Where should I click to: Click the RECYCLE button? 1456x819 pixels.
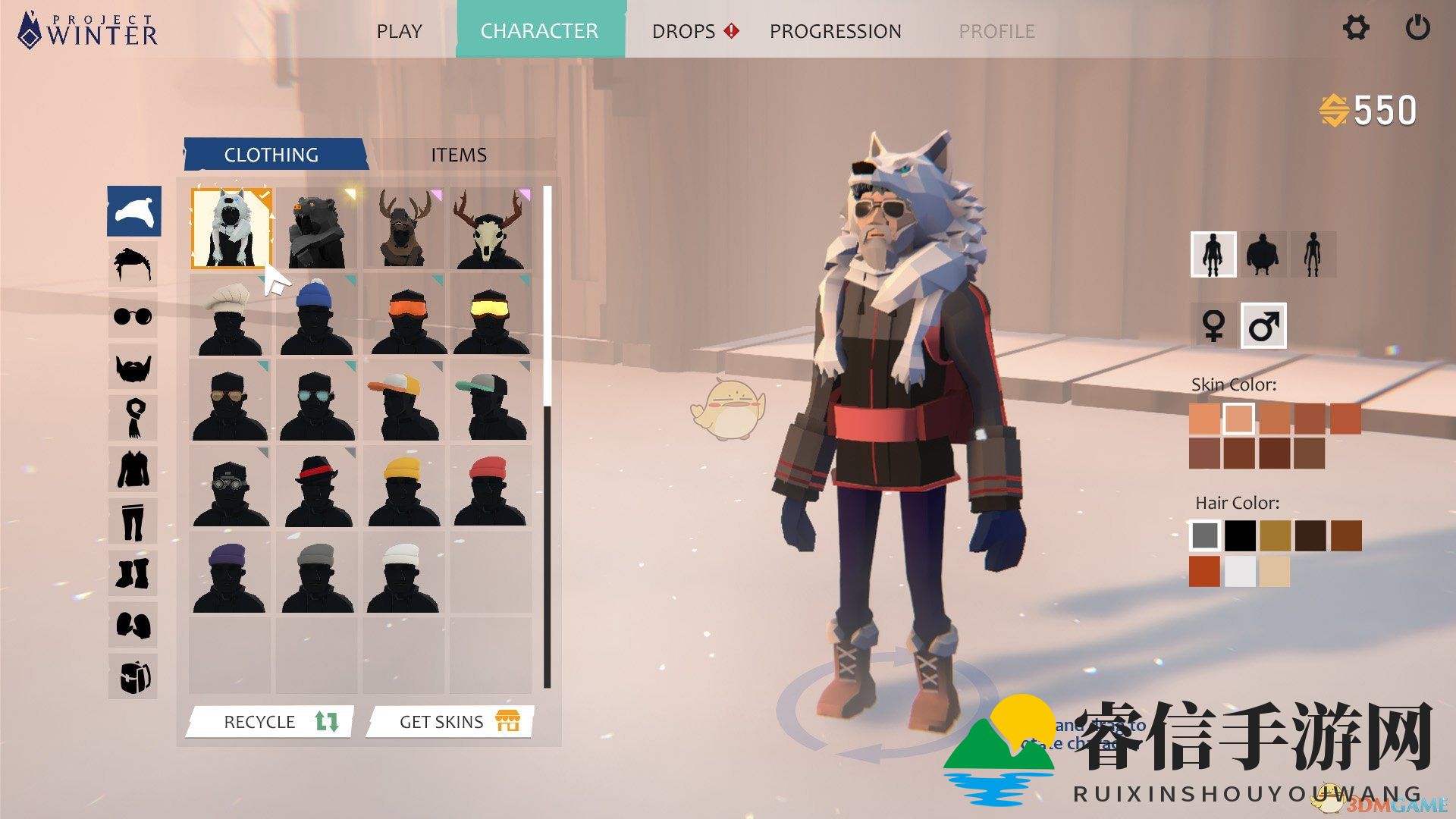tap(271, 721)
